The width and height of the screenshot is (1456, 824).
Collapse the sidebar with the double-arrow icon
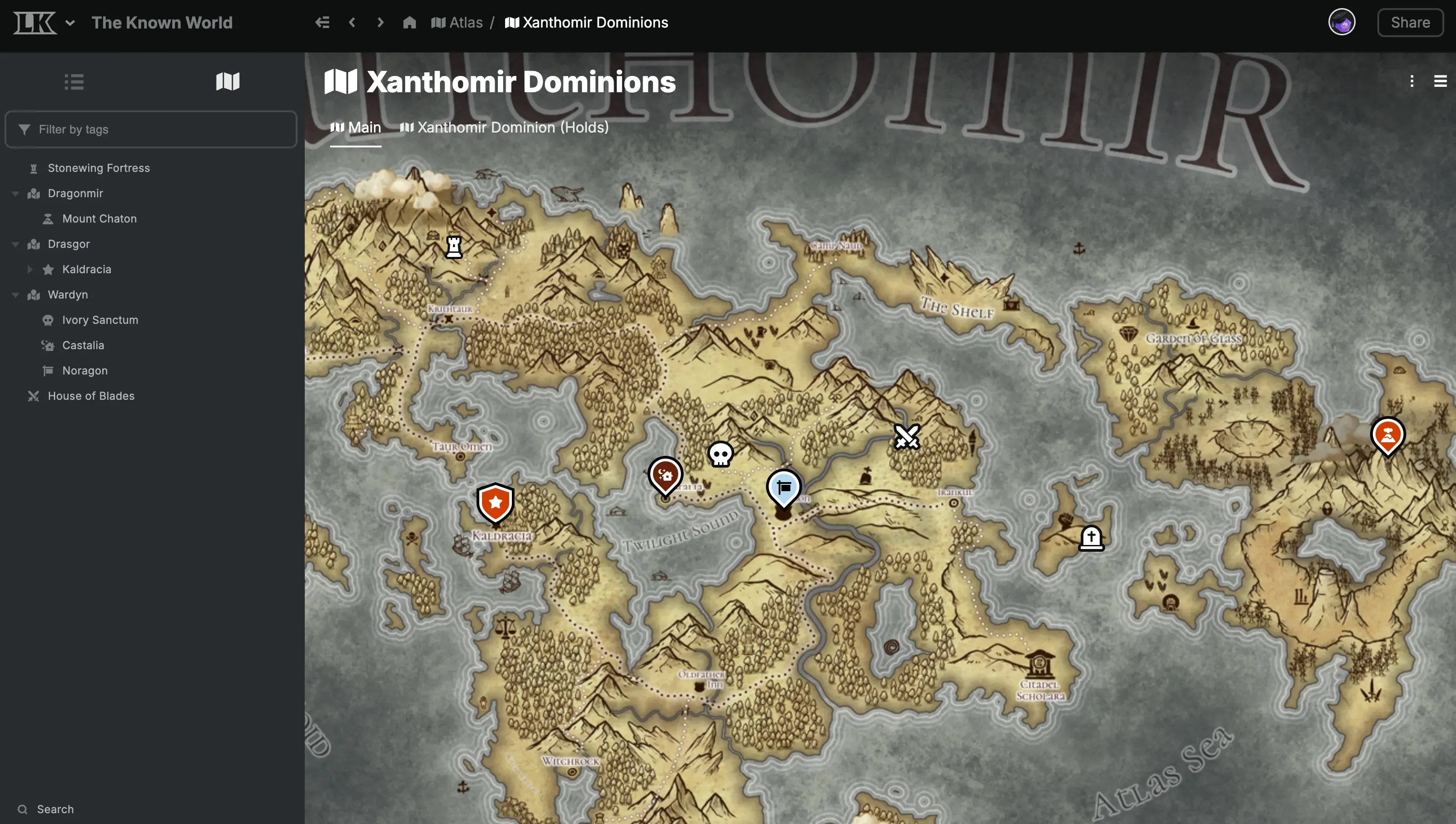click(x=322, y=22)
